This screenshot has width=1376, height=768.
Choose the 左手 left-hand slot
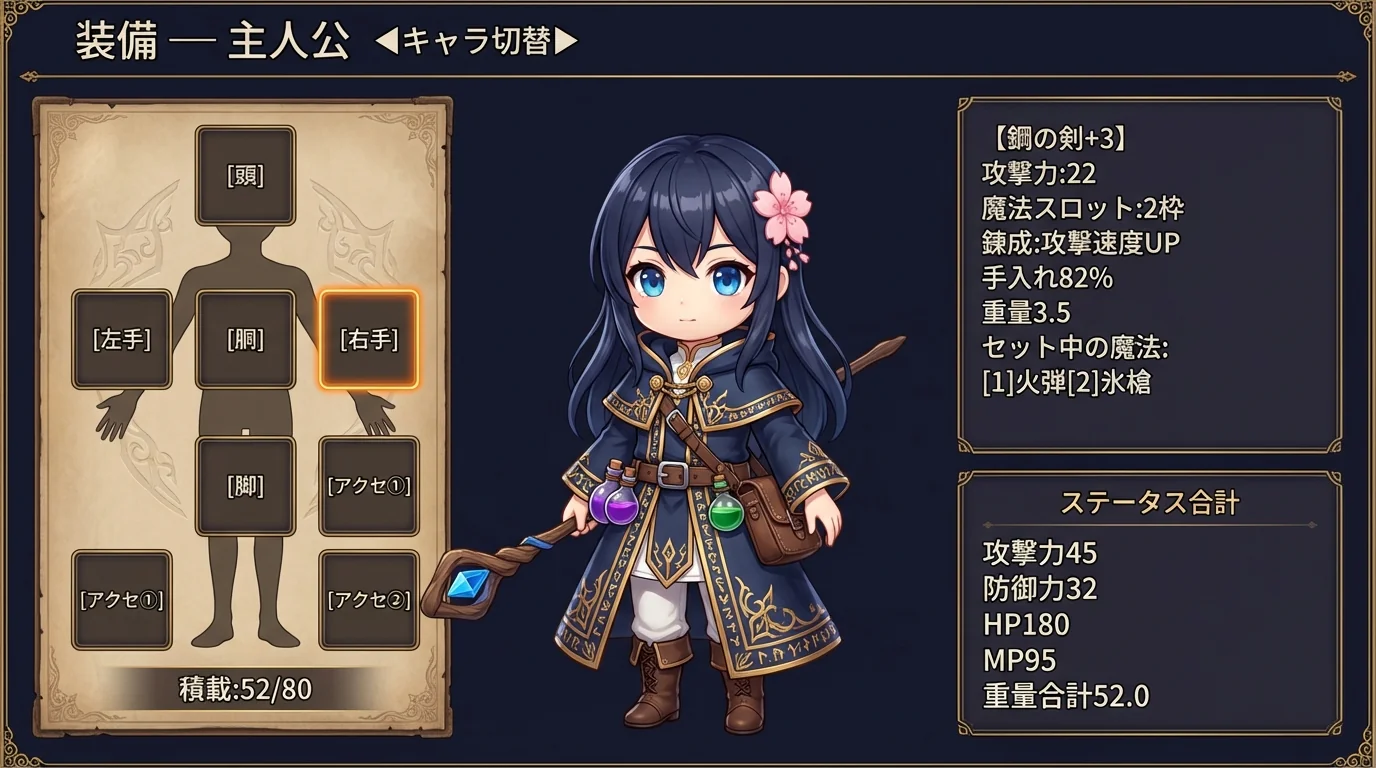point(122,339)
